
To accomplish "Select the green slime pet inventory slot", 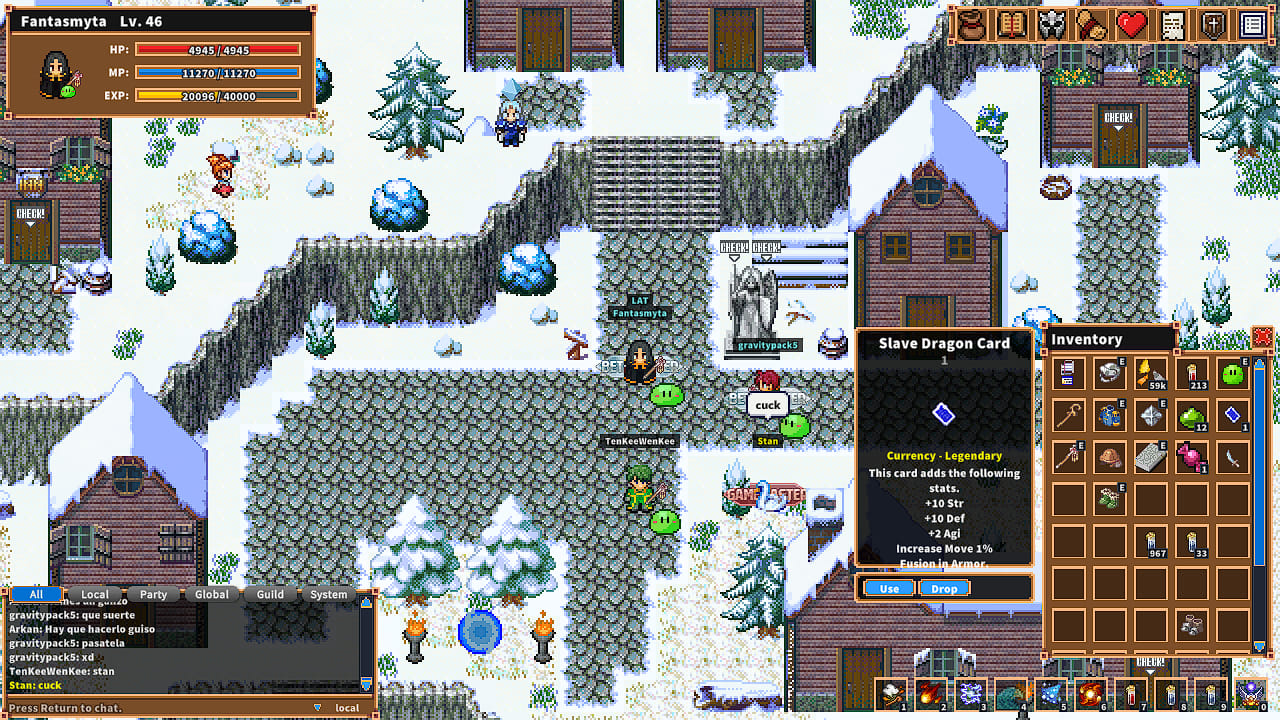I will click(1233, 374).
